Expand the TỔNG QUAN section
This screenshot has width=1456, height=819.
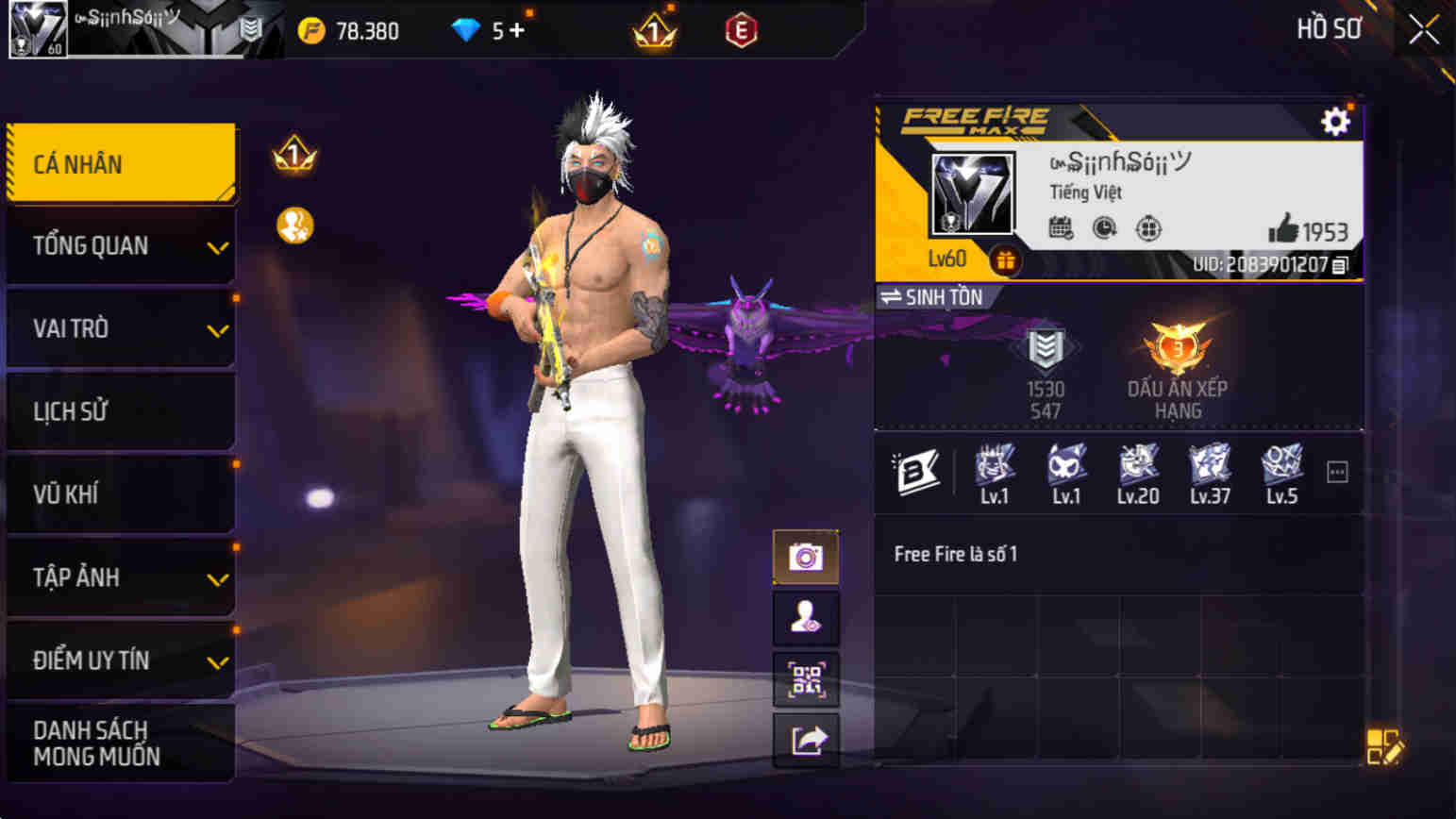tap(120, 245)
